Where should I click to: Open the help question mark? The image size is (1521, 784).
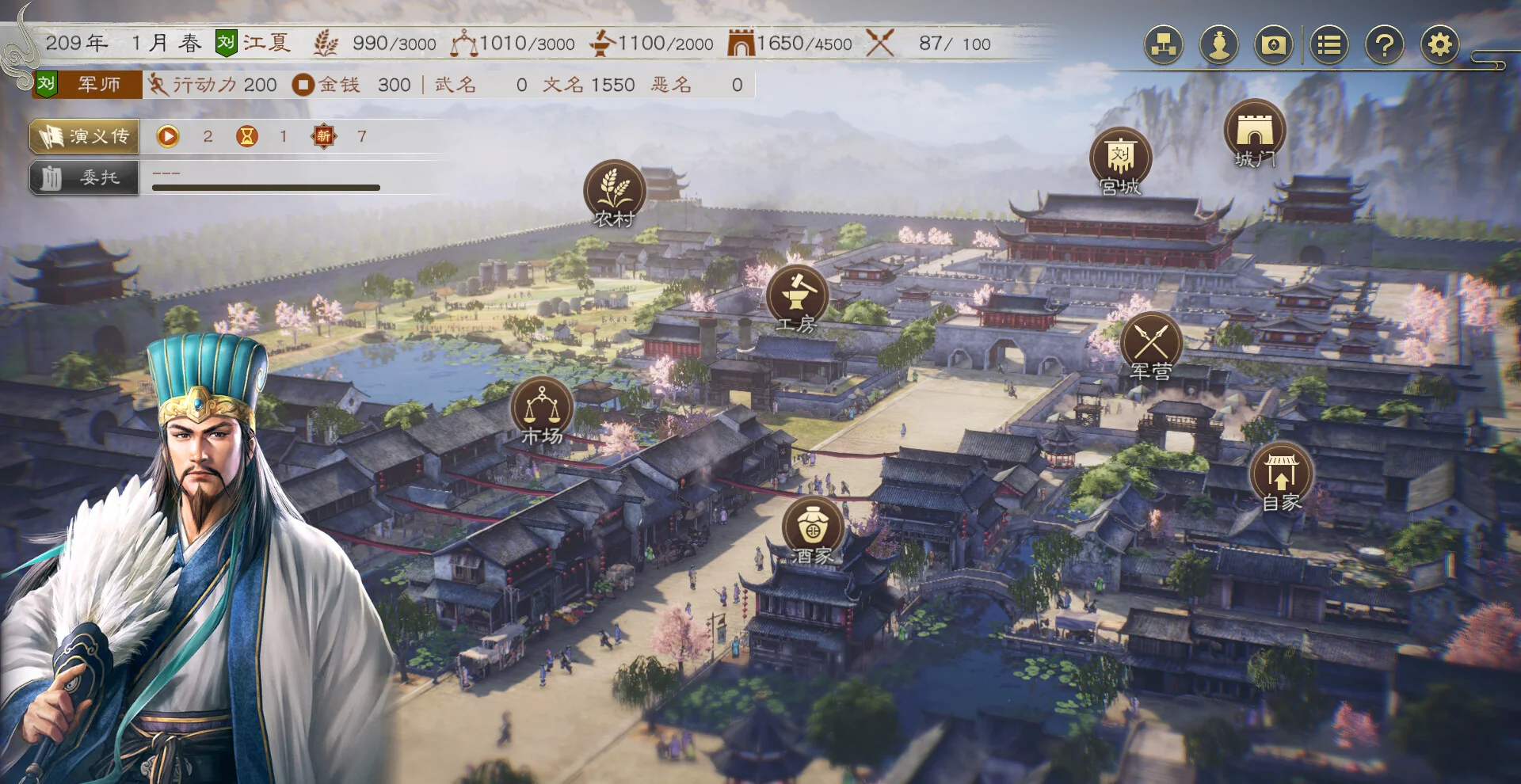click(1383, 44)
